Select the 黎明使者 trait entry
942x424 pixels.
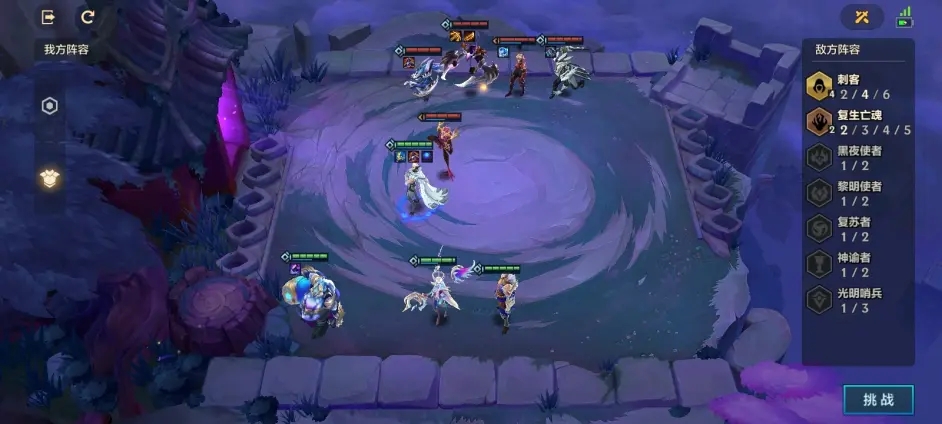858,193
